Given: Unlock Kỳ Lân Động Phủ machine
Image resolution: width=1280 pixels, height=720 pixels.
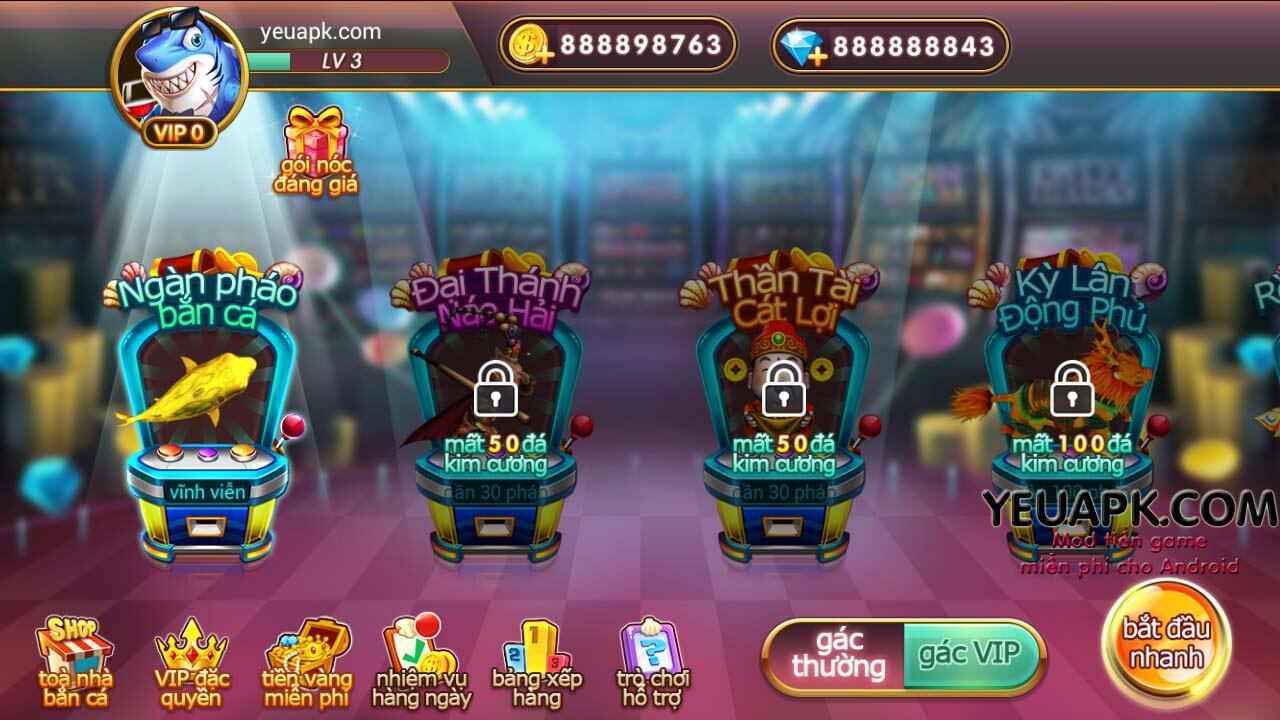Looking at the screenshot, I should [1073, 390].
